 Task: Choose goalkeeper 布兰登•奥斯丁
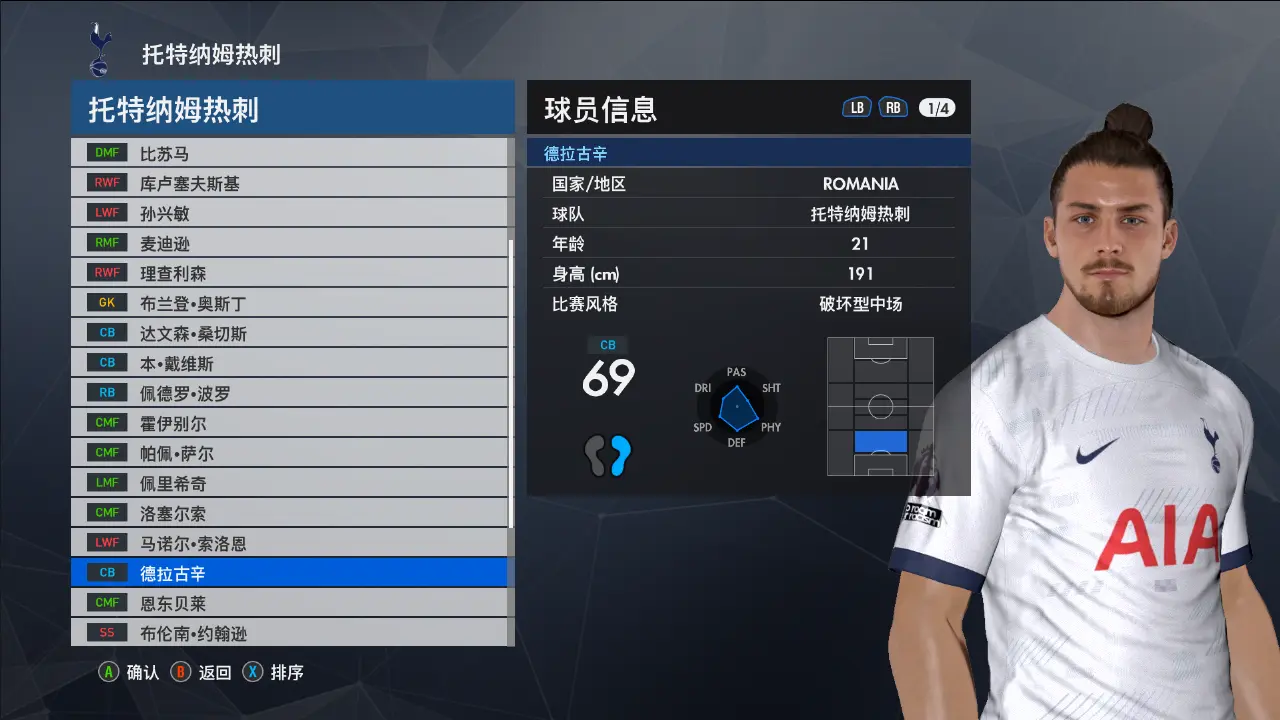click(x=290, y=304)
